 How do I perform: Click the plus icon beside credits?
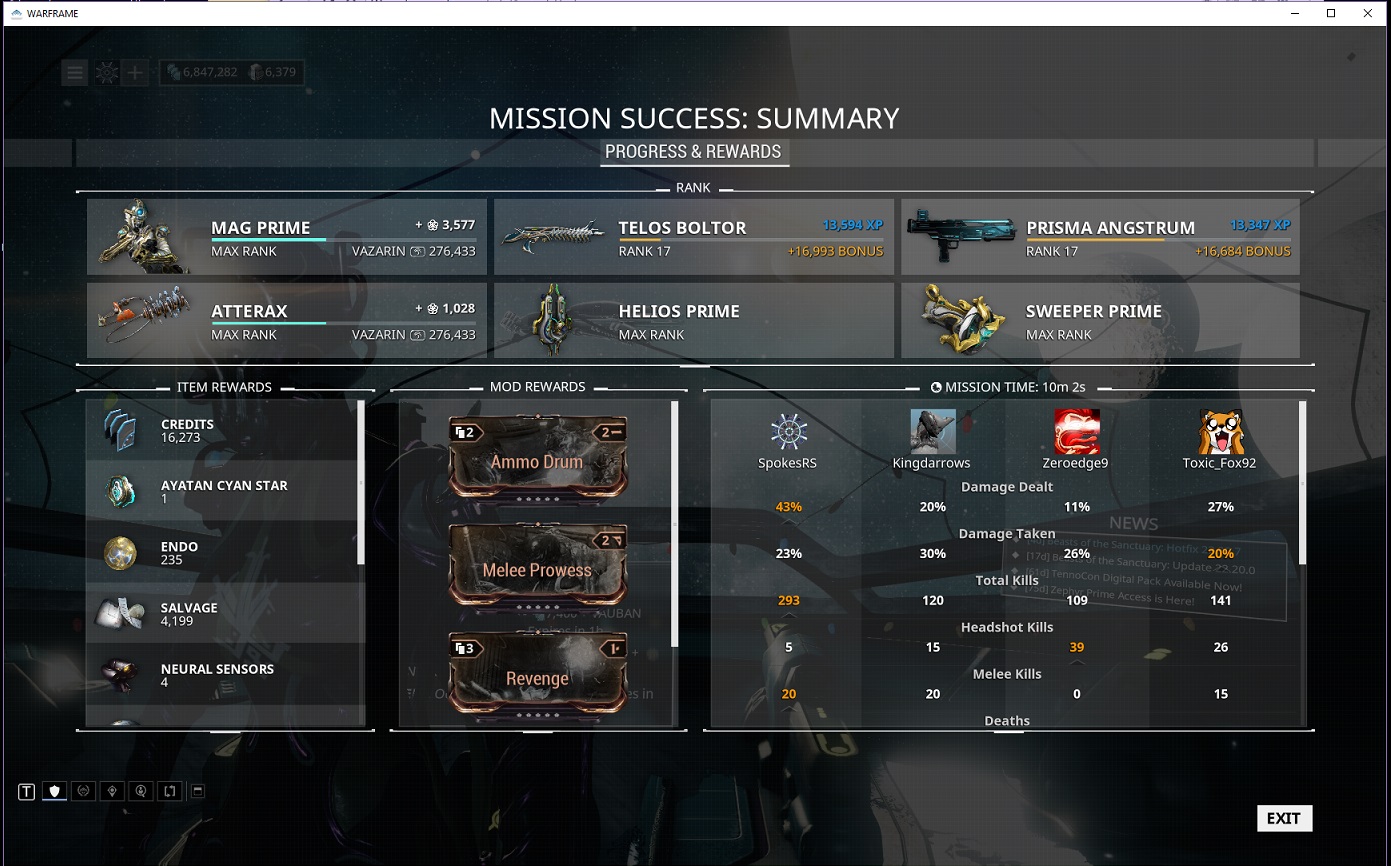[135, 72]
